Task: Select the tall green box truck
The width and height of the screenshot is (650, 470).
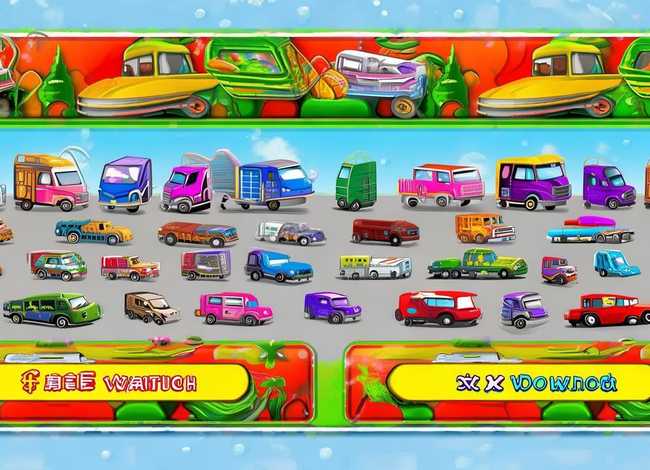Action: (x=355, y=183)
